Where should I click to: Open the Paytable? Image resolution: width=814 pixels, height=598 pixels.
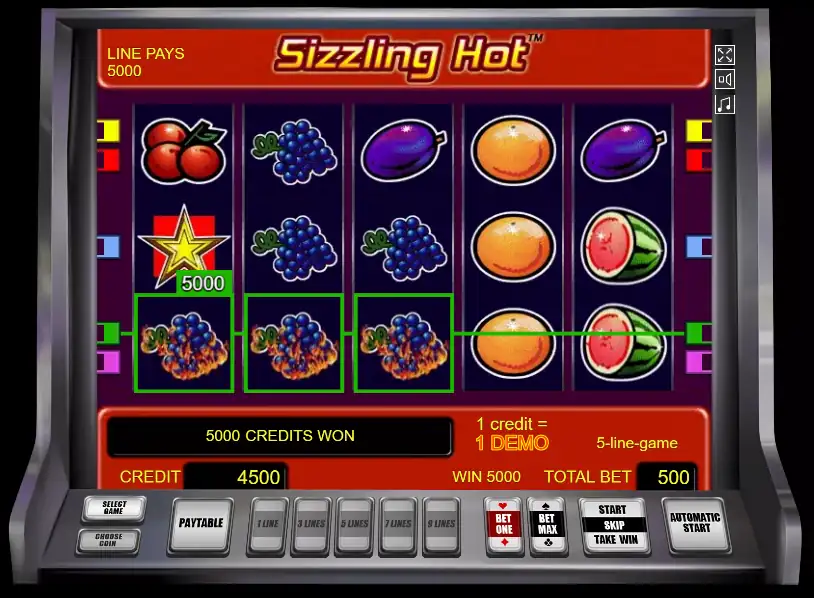[x=200, y=523]
